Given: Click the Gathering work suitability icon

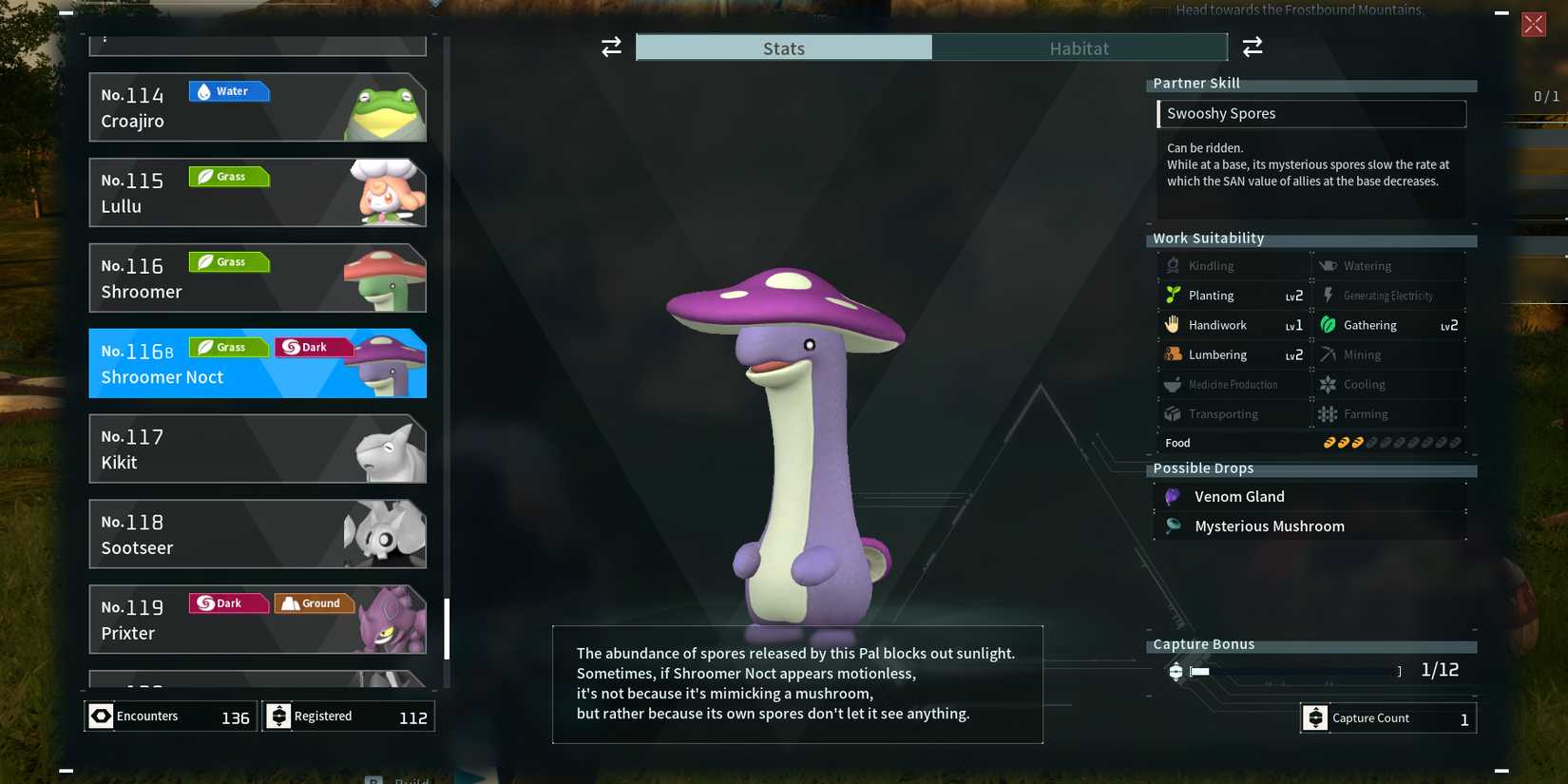Looking at the screenshot, I should click(x=1328, y=325).
